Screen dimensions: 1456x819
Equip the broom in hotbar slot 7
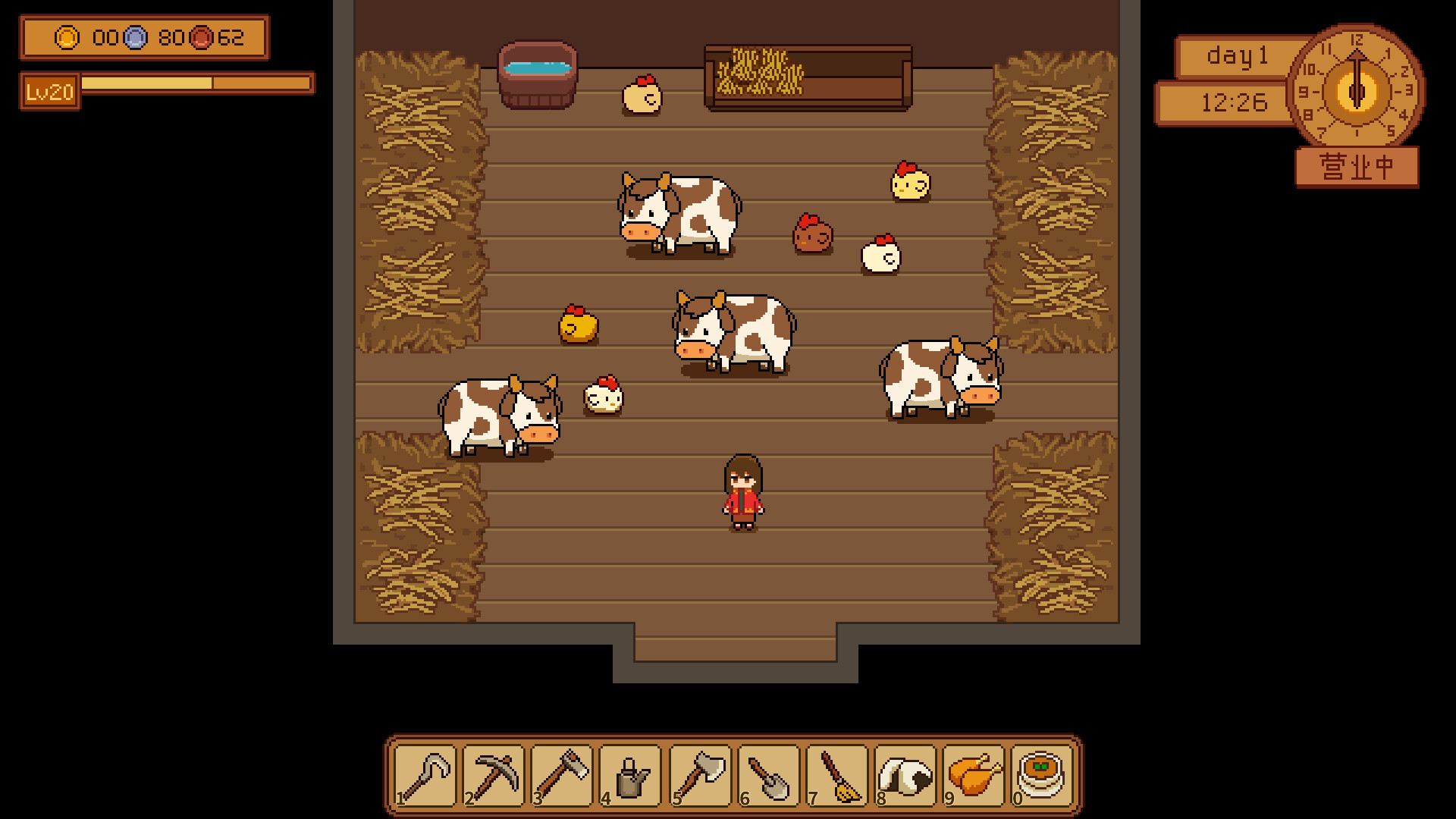(839, 777)
